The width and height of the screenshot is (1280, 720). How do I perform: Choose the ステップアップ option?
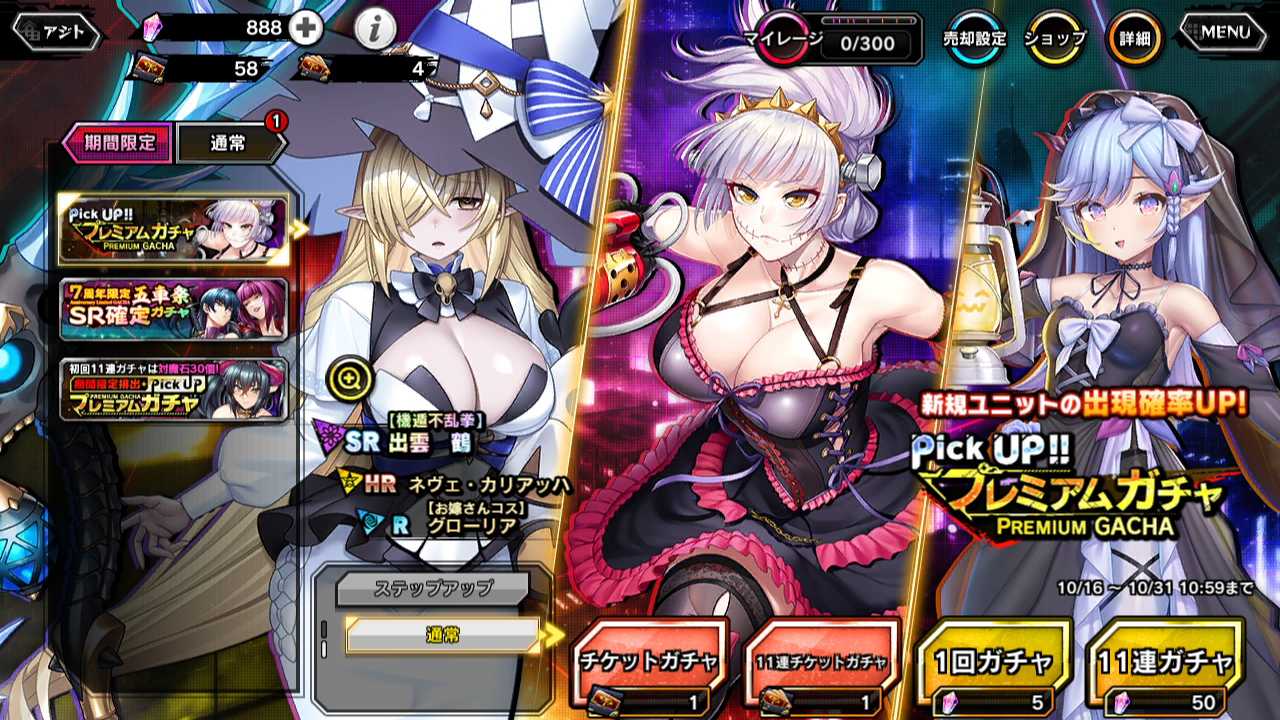pyautogui.click(x=431, y=588)
